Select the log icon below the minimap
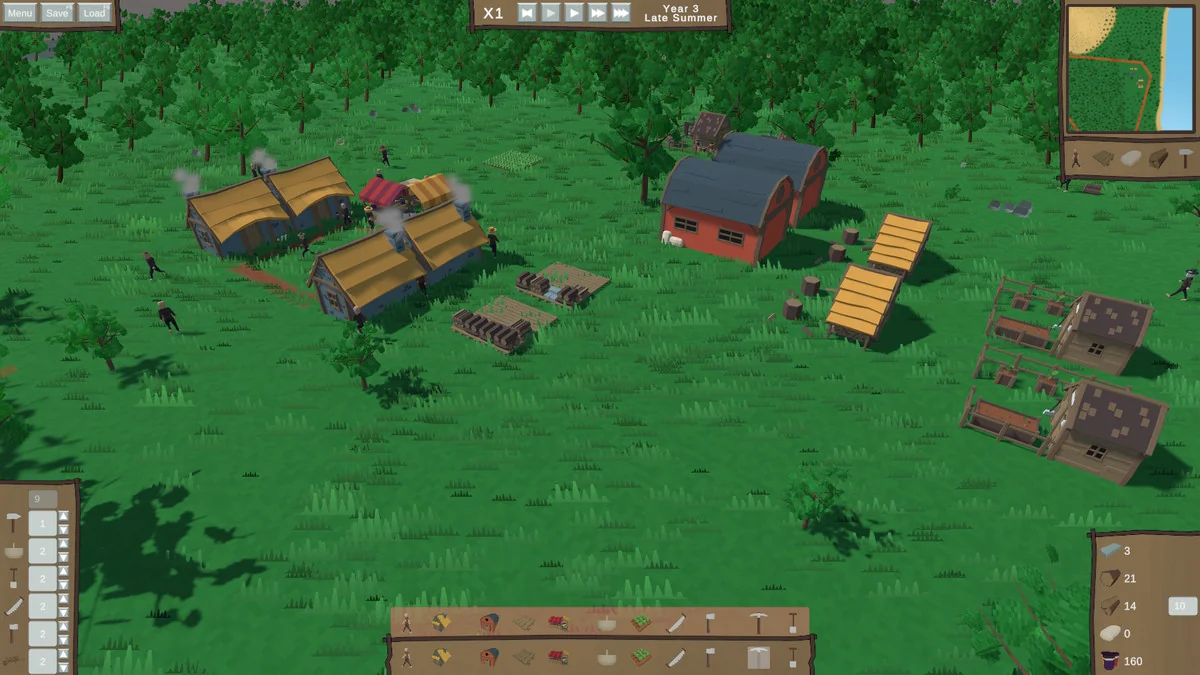 tap(1158, 158)
